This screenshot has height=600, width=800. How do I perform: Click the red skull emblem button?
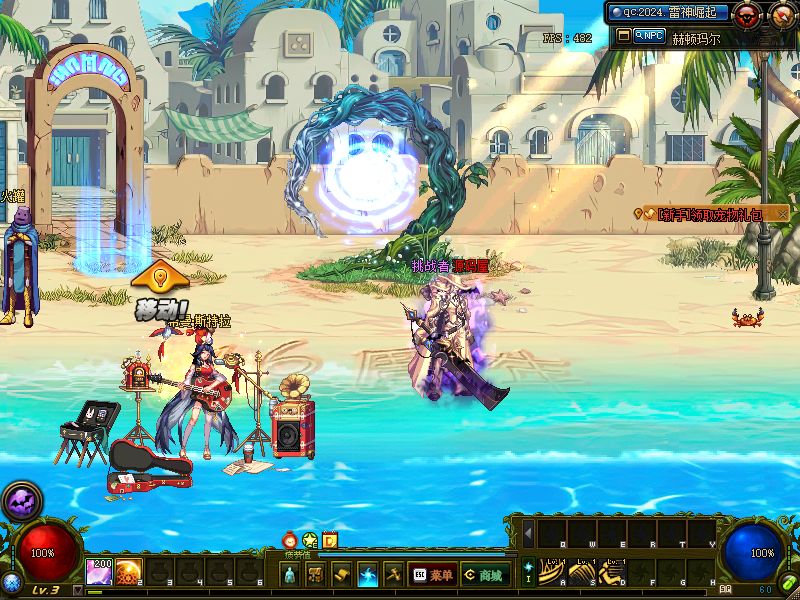point(746,14)
